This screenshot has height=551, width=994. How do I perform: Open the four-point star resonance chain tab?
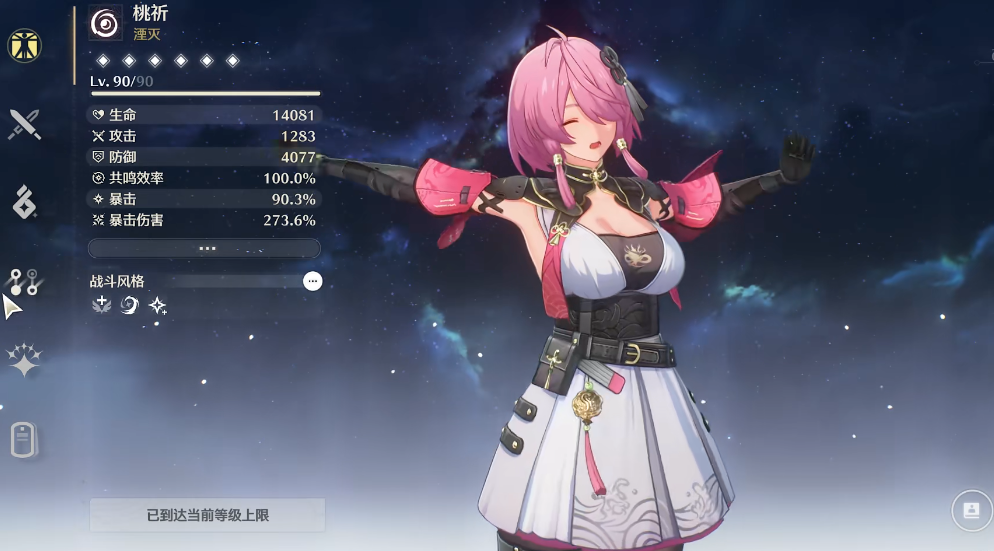coord(24,361)
